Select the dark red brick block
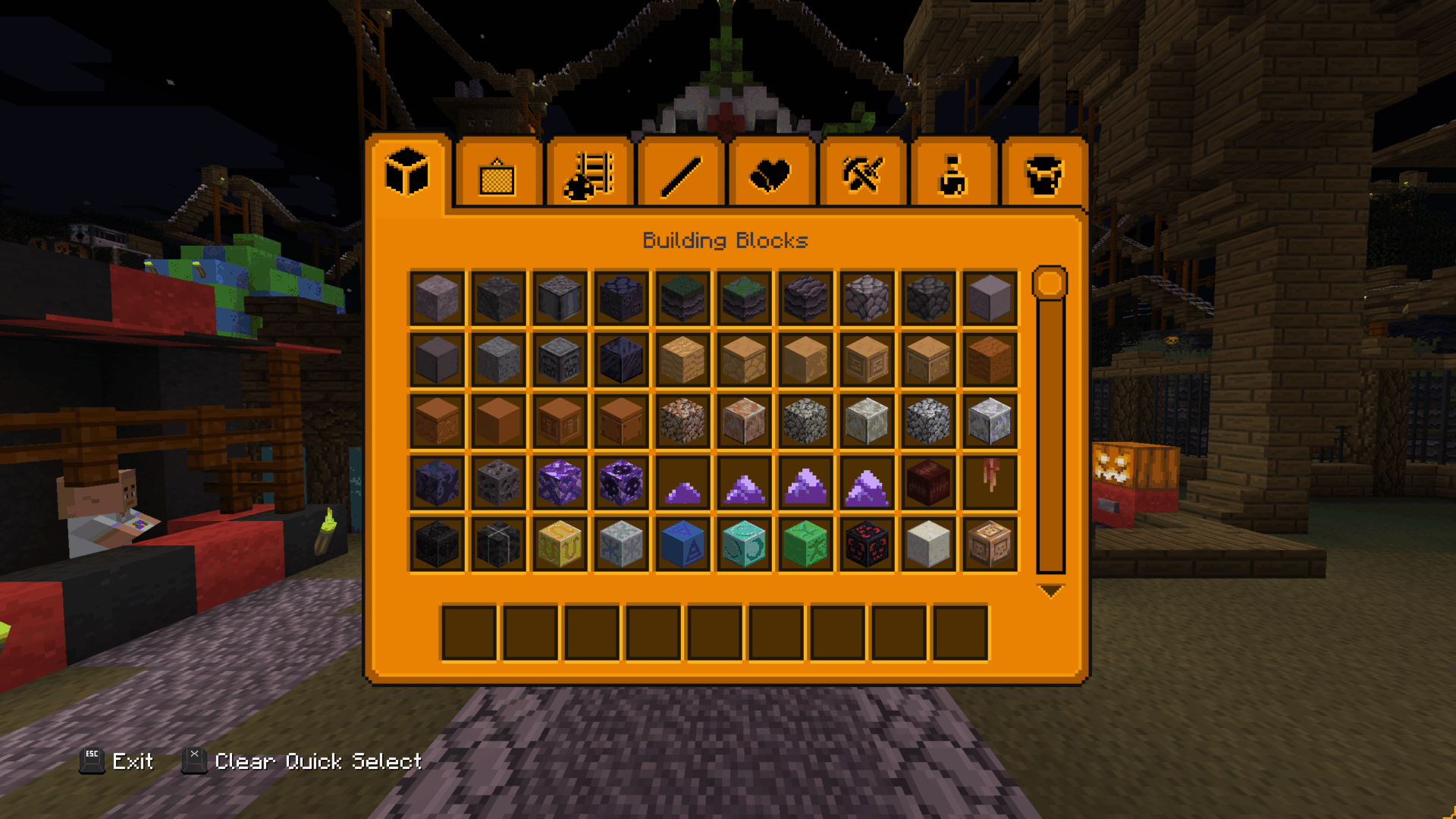This screenshot has height=819, width=1456. [928, 482]
